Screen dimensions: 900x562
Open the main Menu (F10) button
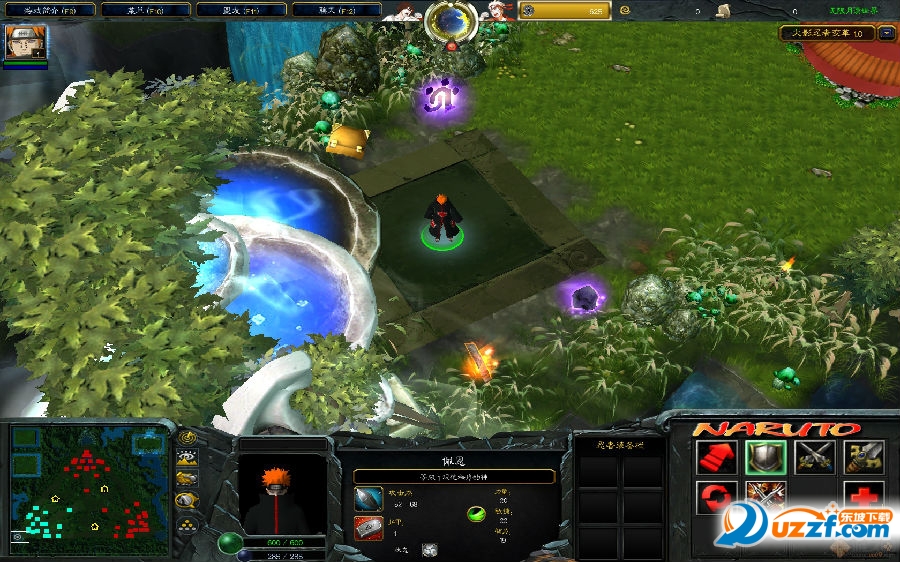point(140,10)
